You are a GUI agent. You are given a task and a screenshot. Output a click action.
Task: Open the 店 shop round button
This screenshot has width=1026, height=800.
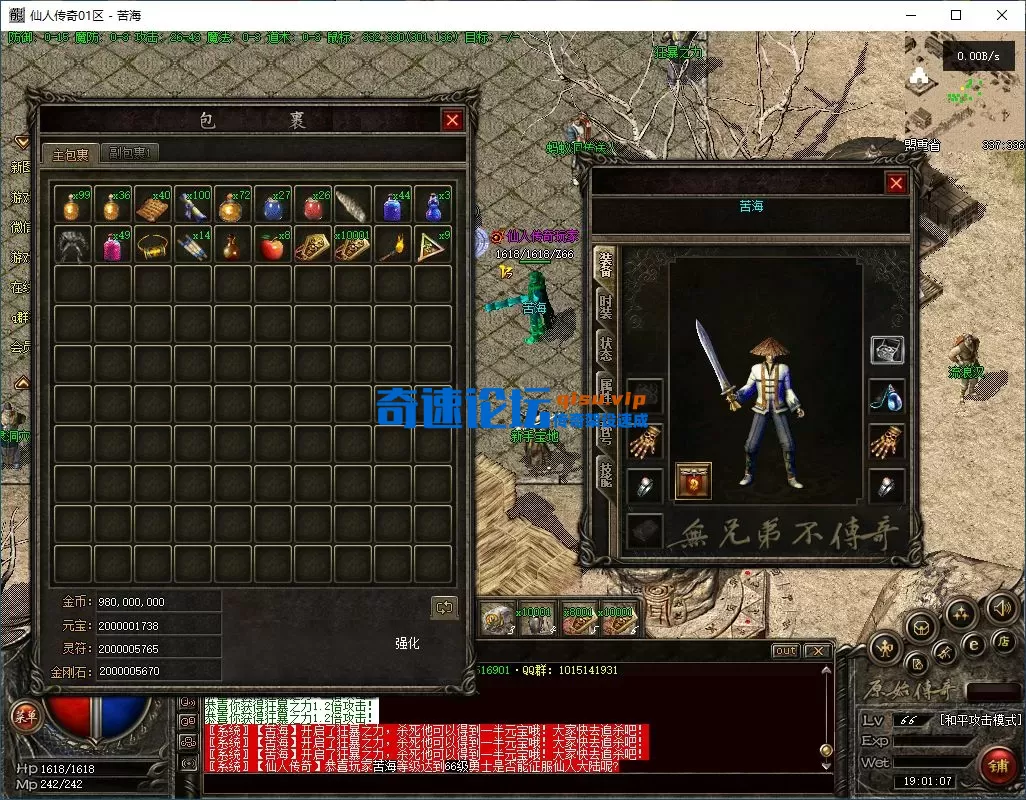[1003, 640]
